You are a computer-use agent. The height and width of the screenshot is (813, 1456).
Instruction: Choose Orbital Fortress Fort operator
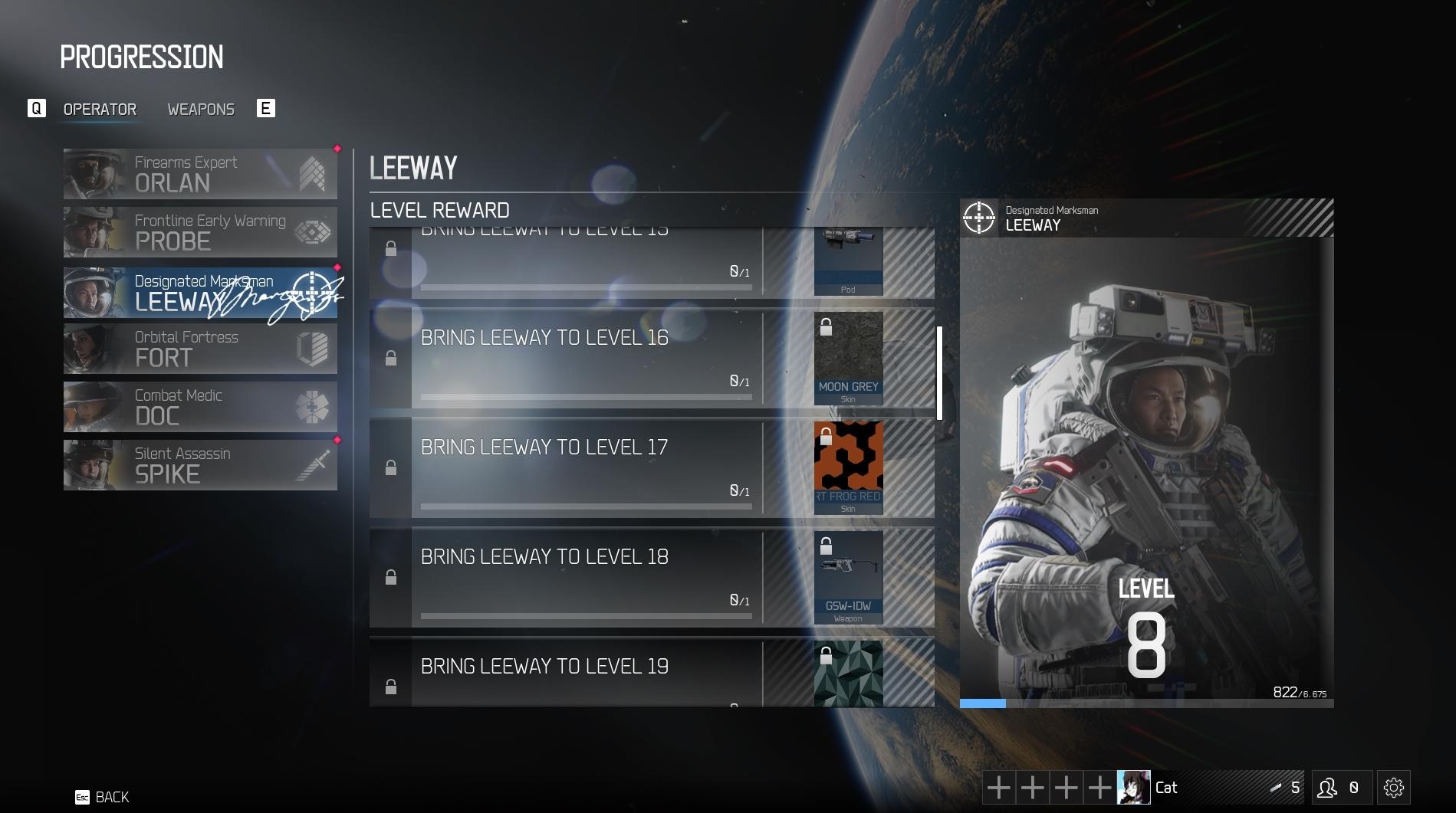(200, 349)
